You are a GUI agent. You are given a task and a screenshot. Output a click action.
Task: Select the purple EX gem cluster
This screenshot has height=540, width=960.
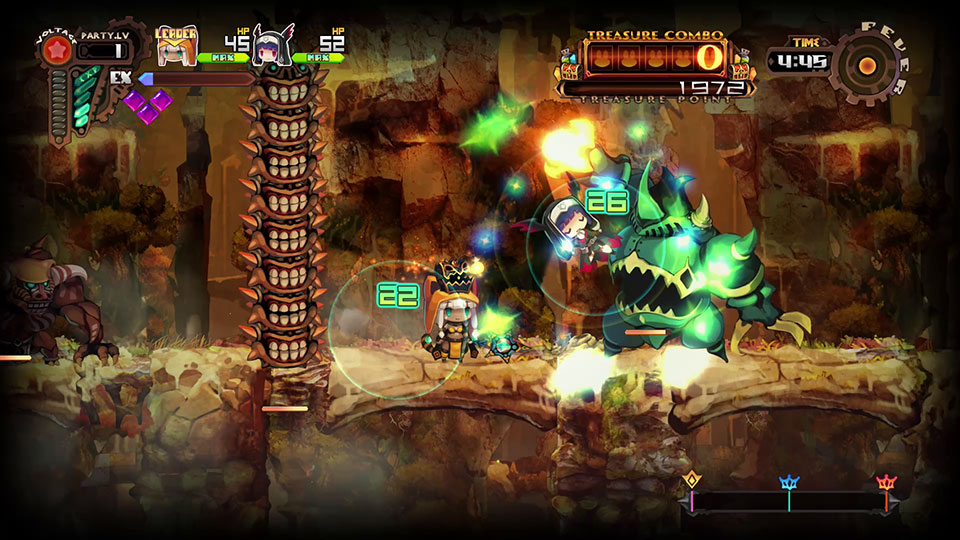(147, 104)
